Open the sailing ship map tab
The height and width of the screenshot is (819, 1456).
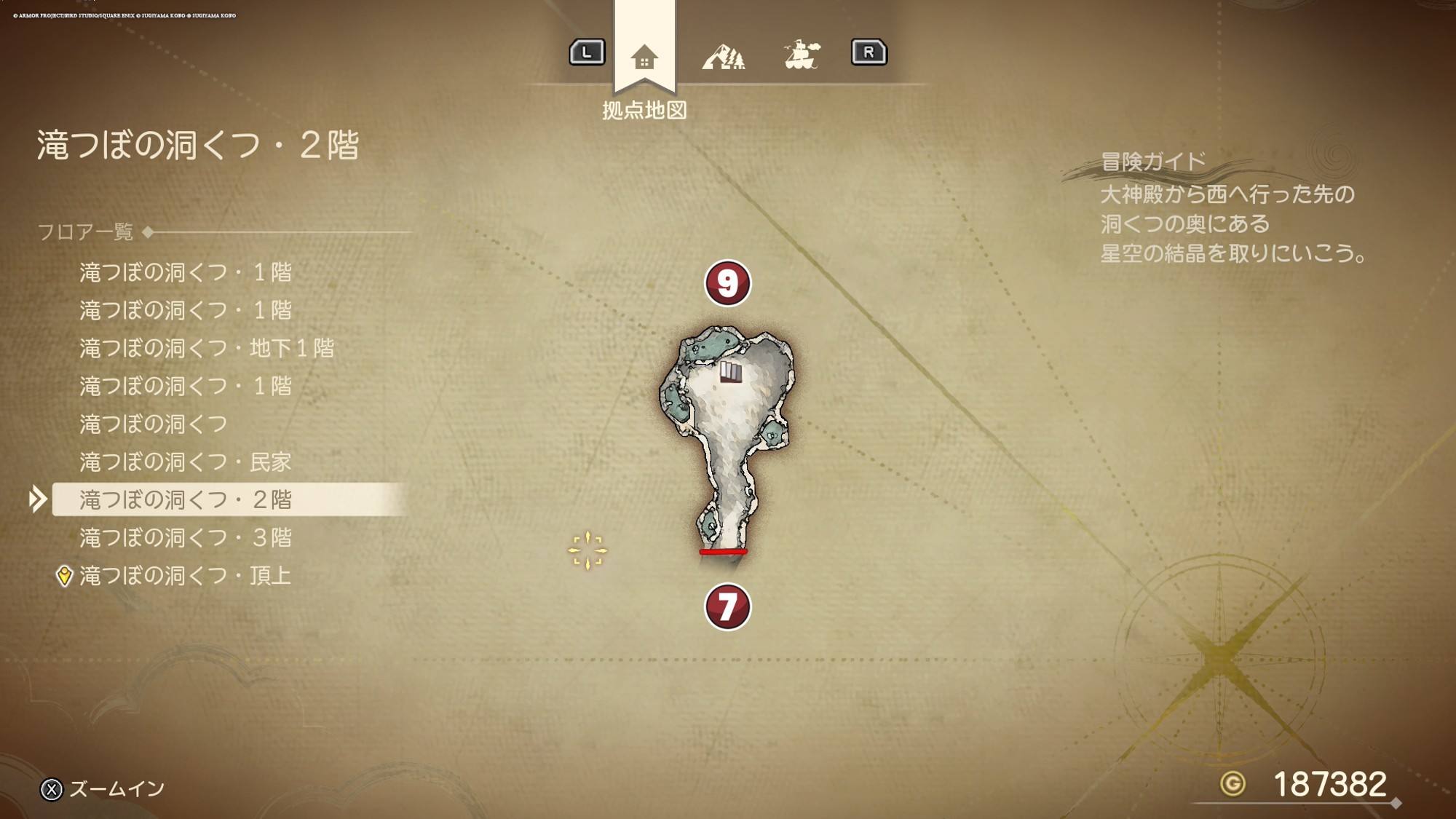pyautogui.click(x=802, y=55)
